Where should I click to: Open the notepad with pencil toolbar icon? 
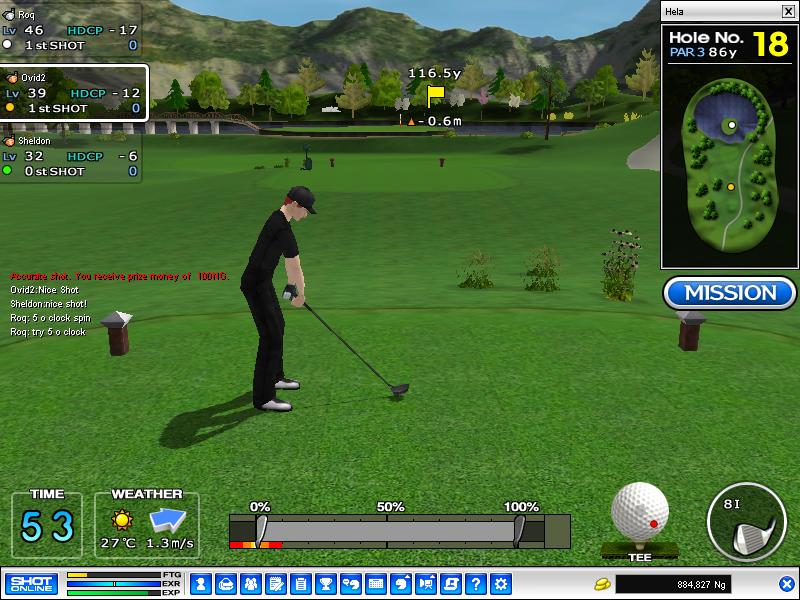(275, 583)
